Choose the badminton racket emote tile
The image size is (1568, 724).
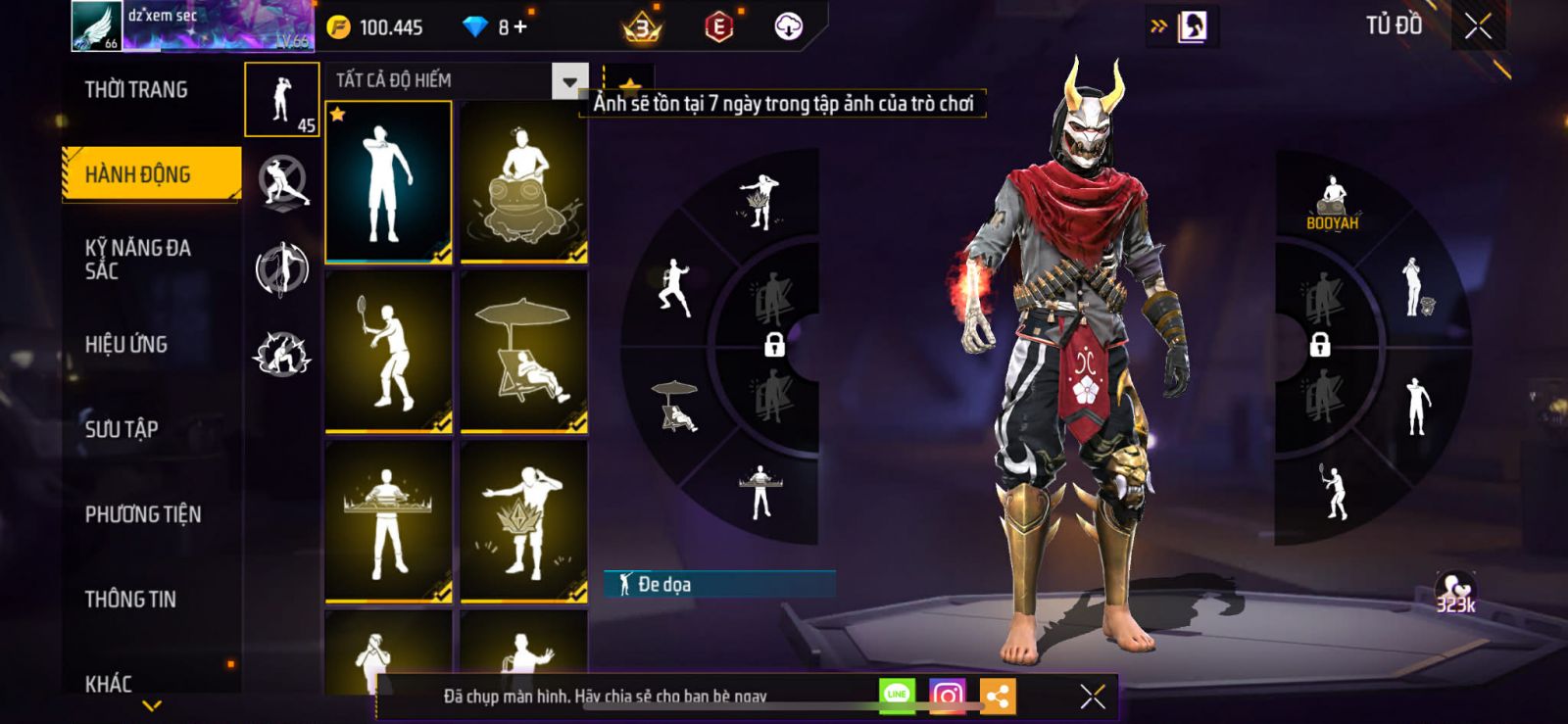389,352
